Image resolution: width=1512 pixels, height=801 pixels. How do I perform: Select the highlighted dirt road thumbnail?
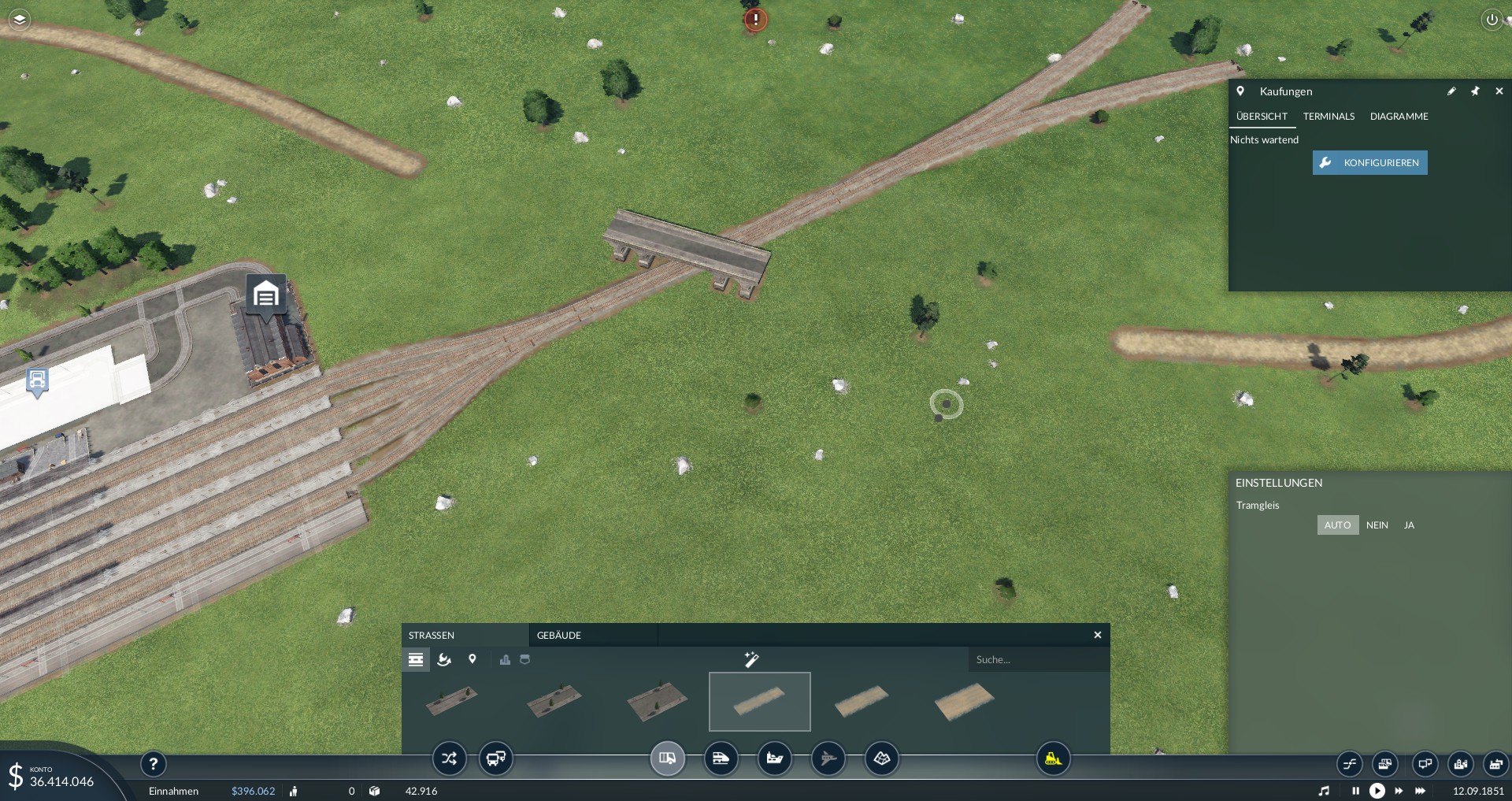tap(760, 702)
